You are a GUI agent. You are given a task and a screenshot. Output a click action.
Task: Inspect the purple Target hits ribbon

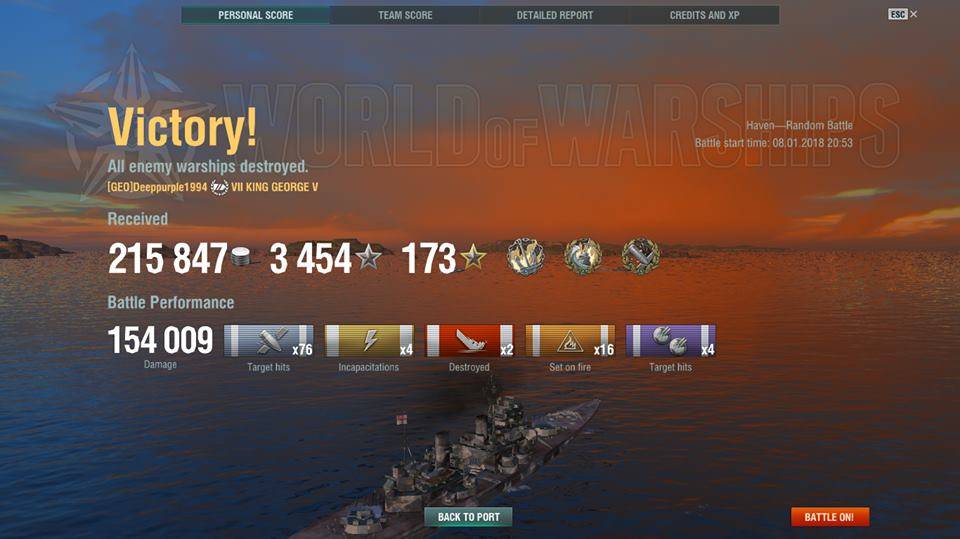(x=670, y=341)
